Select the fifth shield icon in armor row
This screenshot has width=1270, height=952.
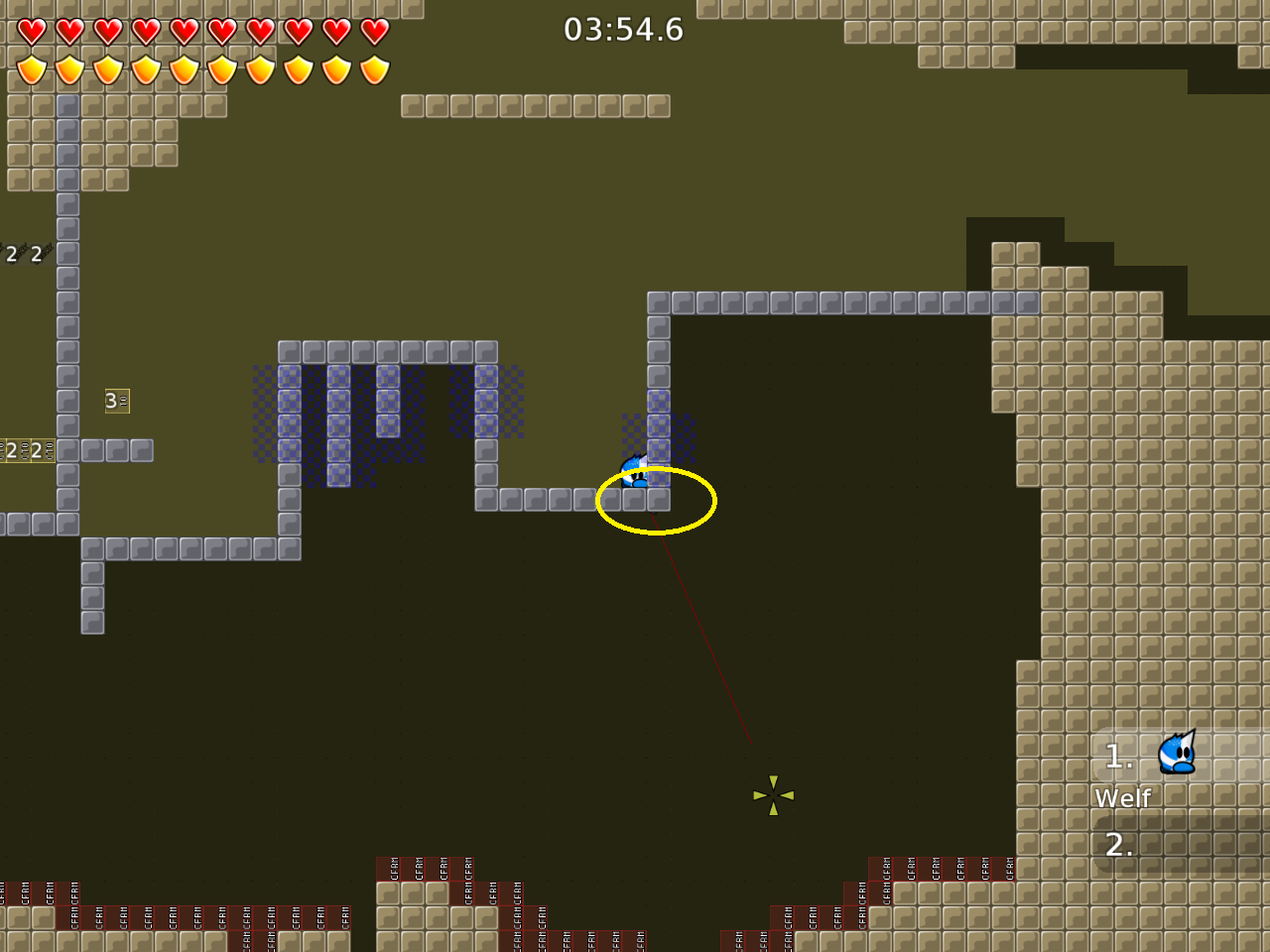(x=185, y=69)
